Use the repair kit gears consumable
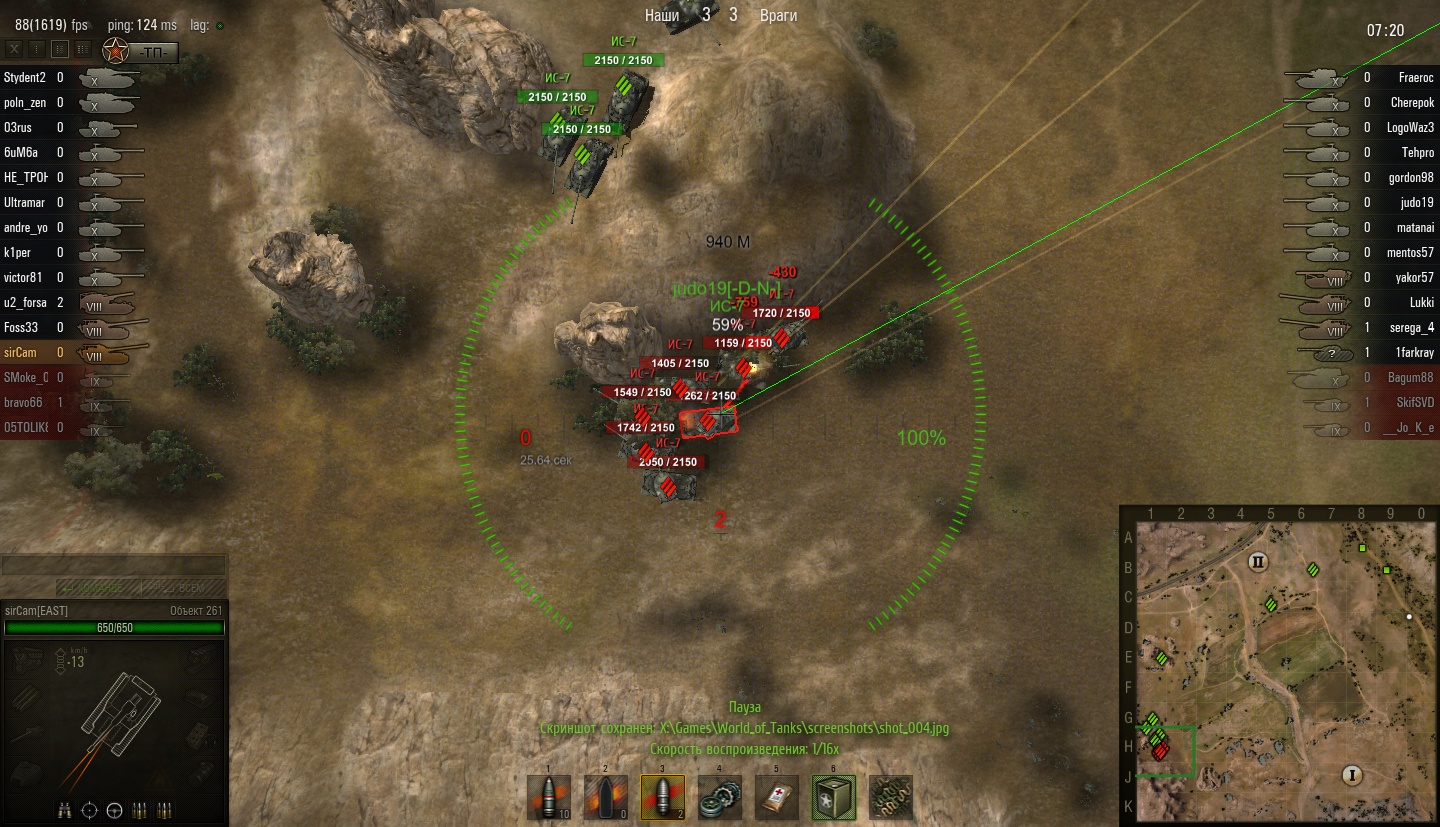 pos(720,797)
